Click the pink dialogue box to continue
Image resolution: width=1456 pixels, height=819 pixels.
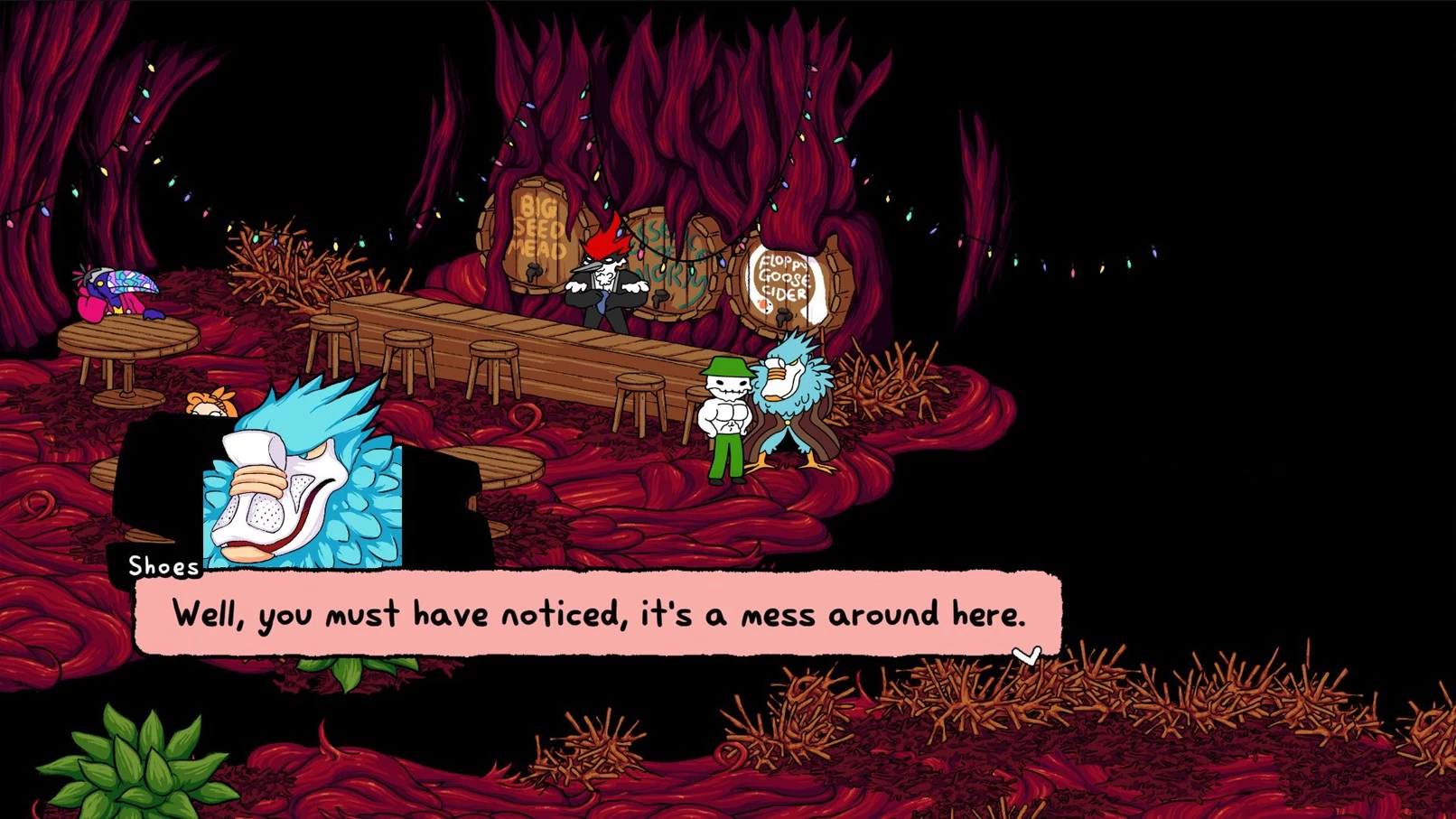[598, 613]
